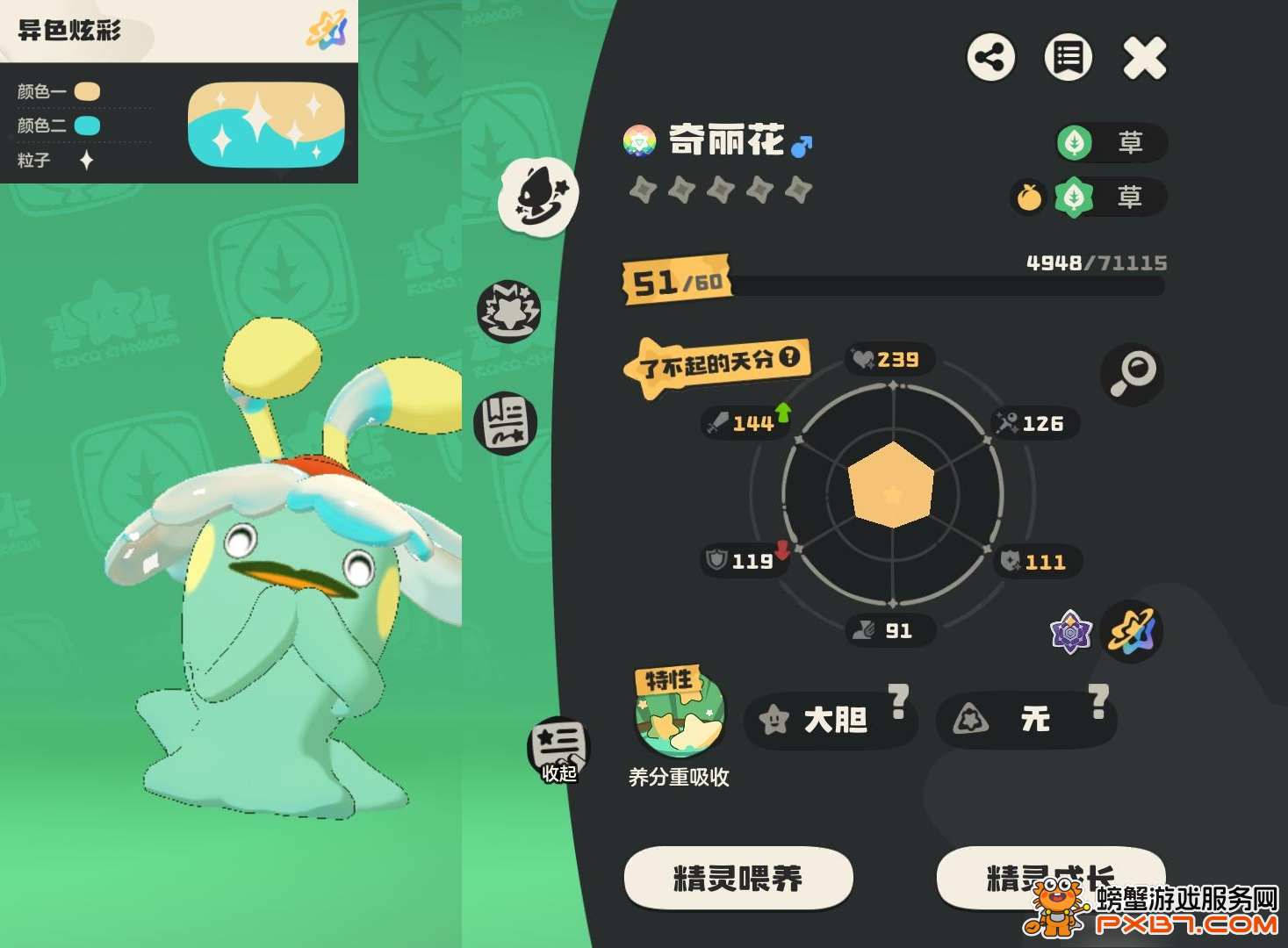Image resolution: width=1288 pixels, height=948 pixels.
Task: Open the share icon at top right
Action: point(991,58)
